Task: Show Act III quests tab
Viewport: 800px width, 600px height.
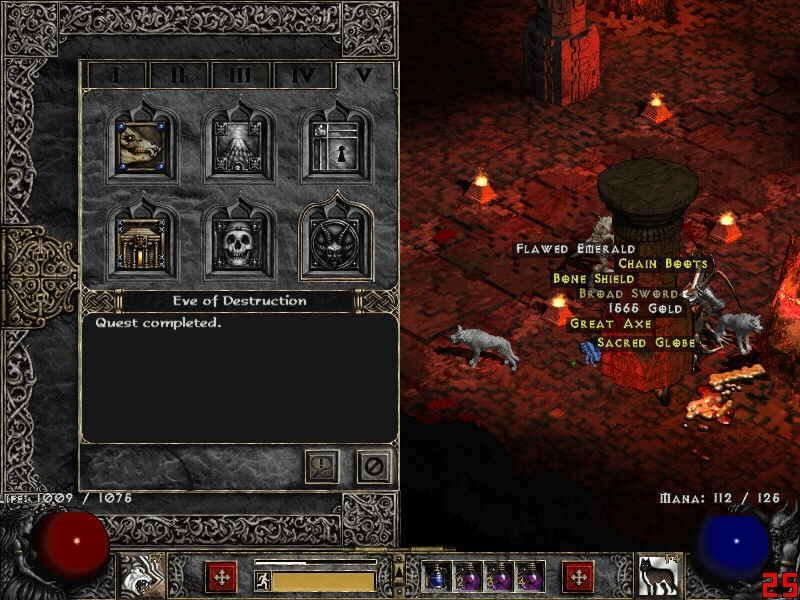Action: [x=239, y=75]
